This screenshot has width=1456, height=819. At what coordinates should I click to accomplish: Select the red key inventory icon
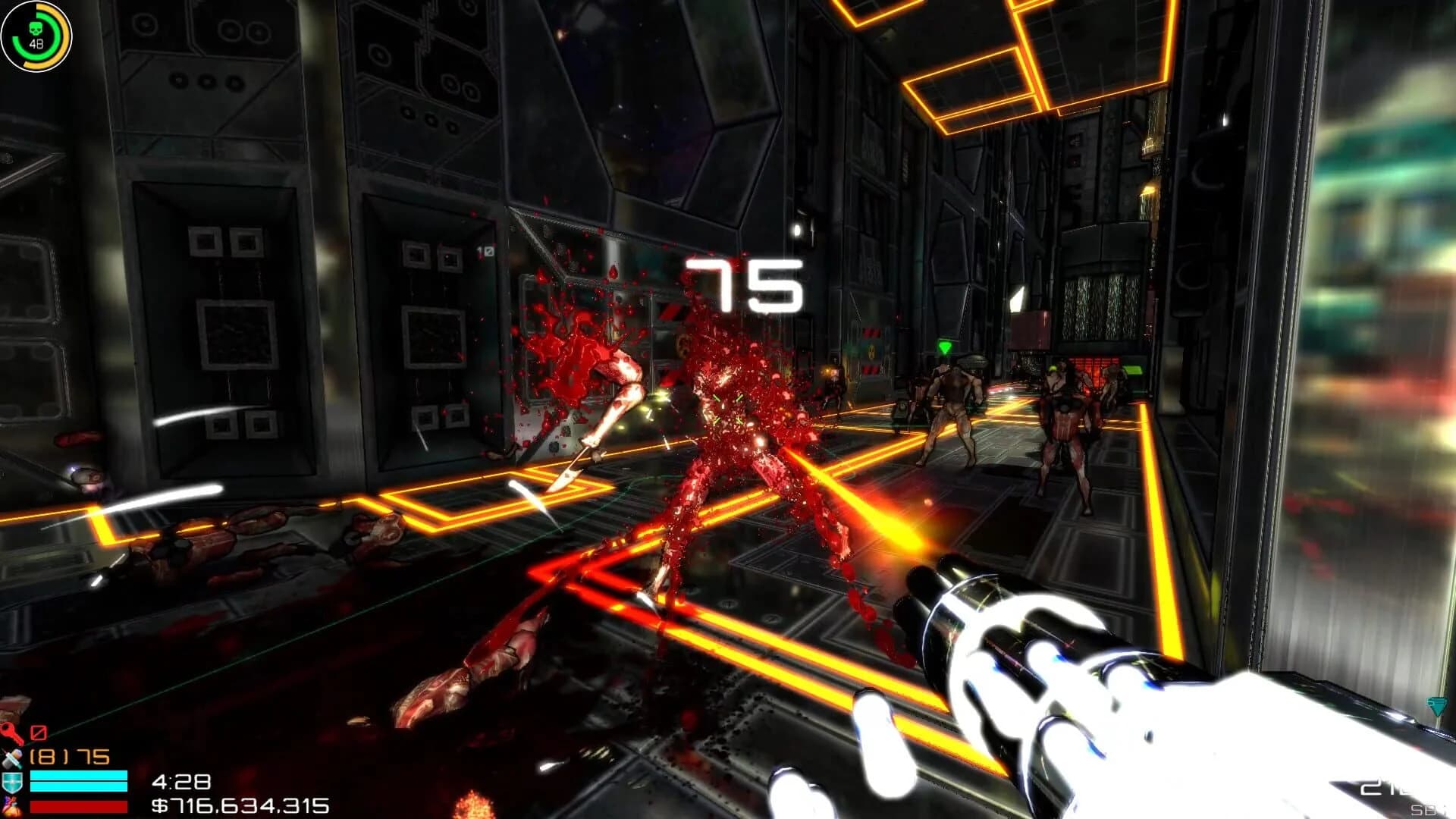coord(10,733)
